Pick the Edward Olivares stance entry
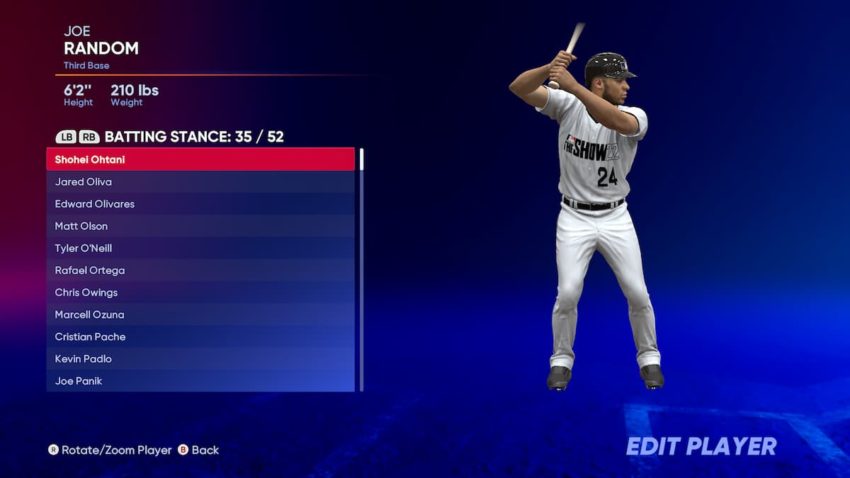Screen dimensions: 850x478 pyautogui.click(x=200, y=204)
